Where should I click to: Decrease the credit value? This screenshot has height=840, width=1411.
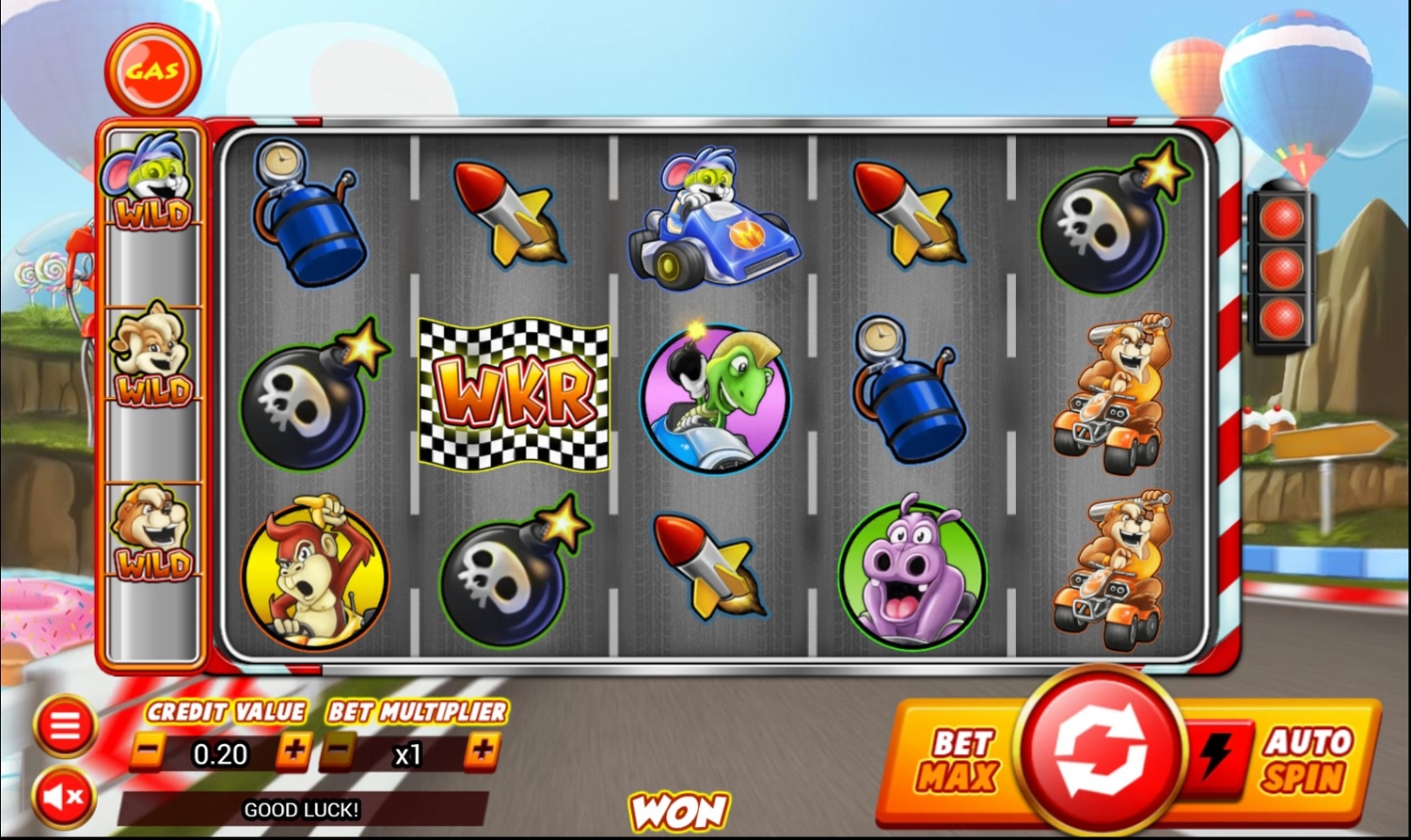[x=147, y=752]
